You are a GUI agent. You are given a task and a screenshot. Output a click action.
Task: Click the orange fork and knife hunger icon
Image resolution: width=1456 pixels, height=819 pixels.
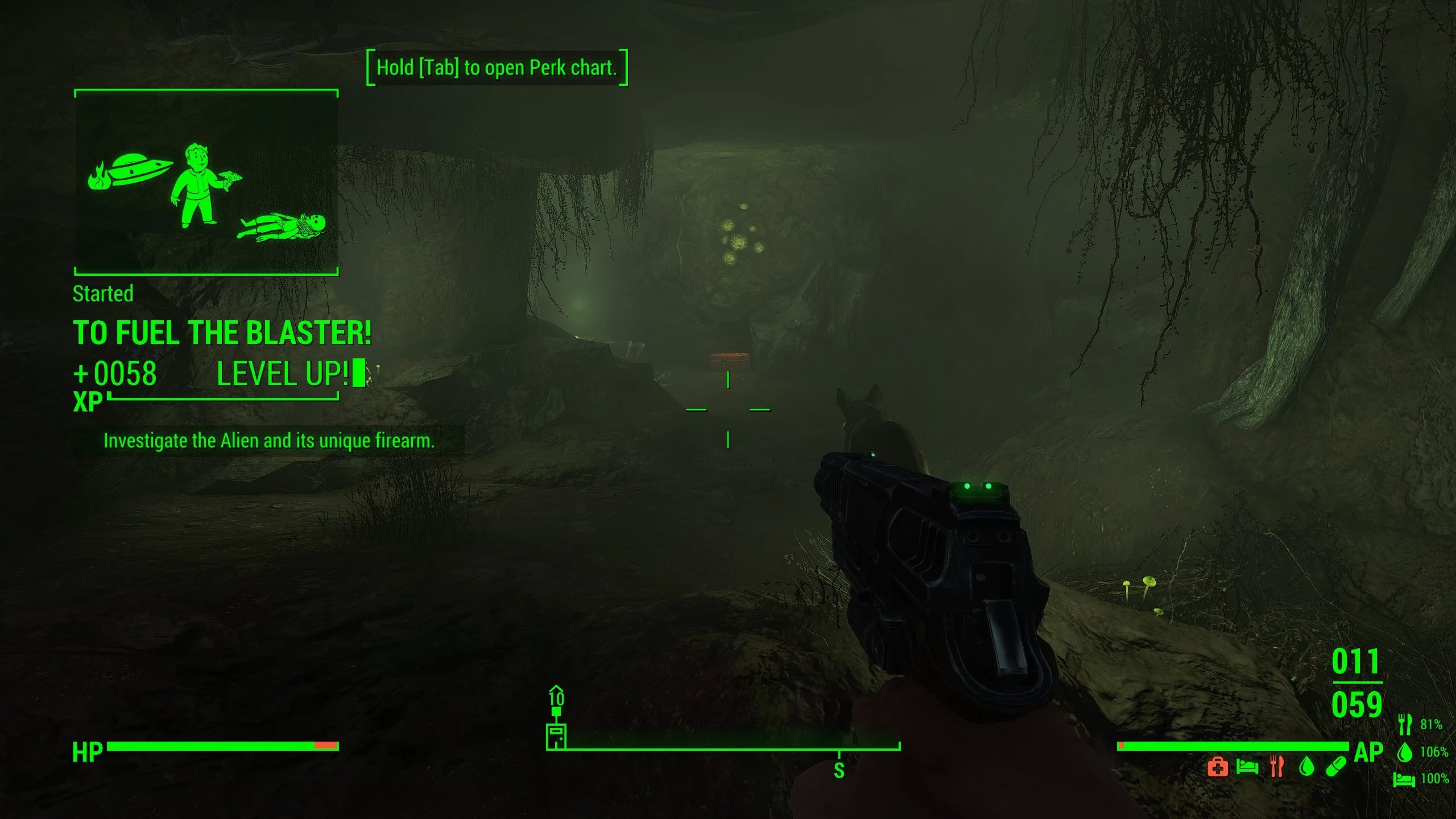point(1277,767)
